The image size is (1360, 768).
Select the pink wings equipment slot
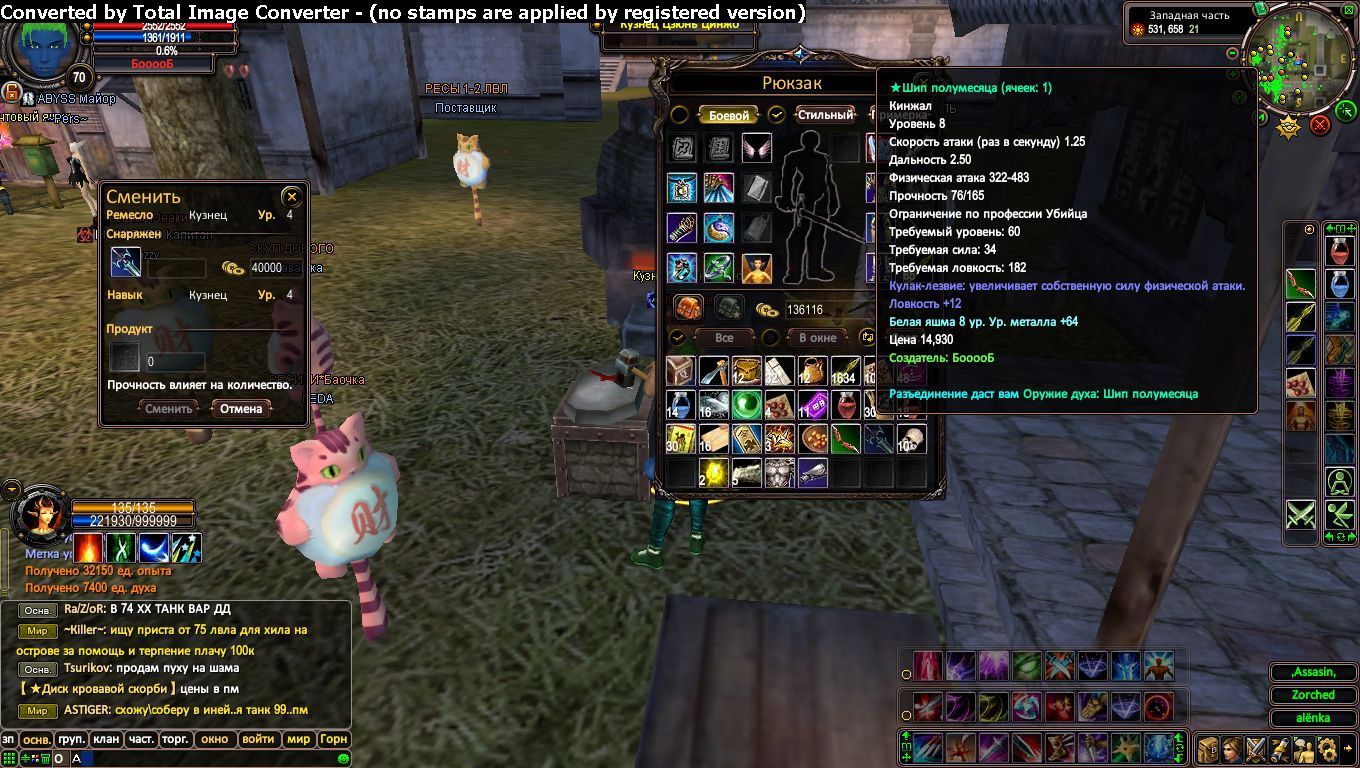pos(757,149)
